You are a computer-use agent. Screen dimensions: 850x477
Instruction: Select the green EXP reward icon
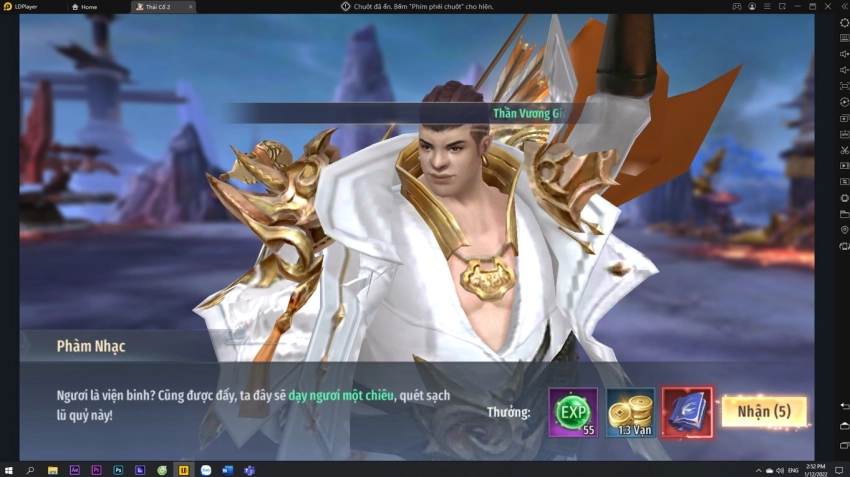pyautogui.click(x=573, y=412)
